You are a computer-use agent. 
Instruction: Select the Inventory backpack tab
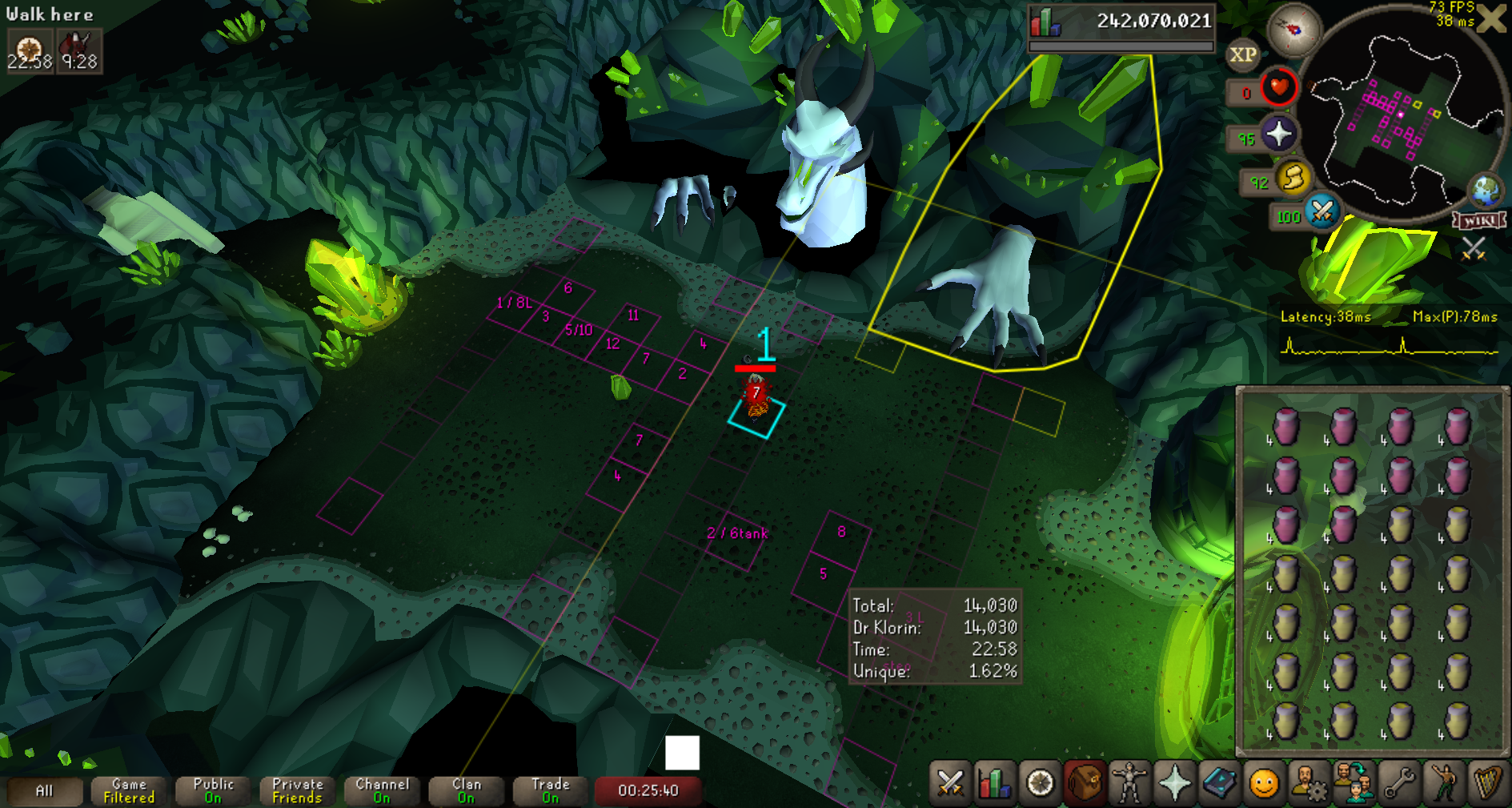coord(1084,782)
